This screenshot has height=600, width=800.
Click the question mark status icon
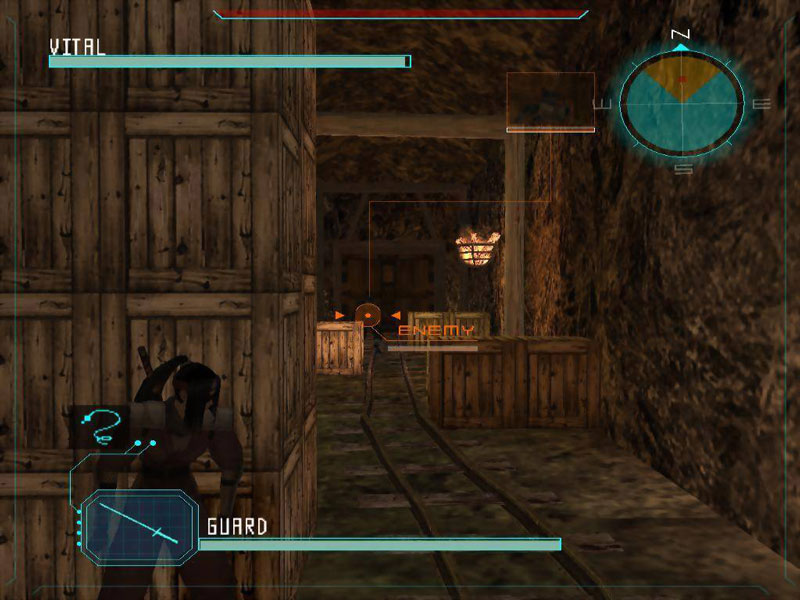pyautogui.click(x=103, y=426)
